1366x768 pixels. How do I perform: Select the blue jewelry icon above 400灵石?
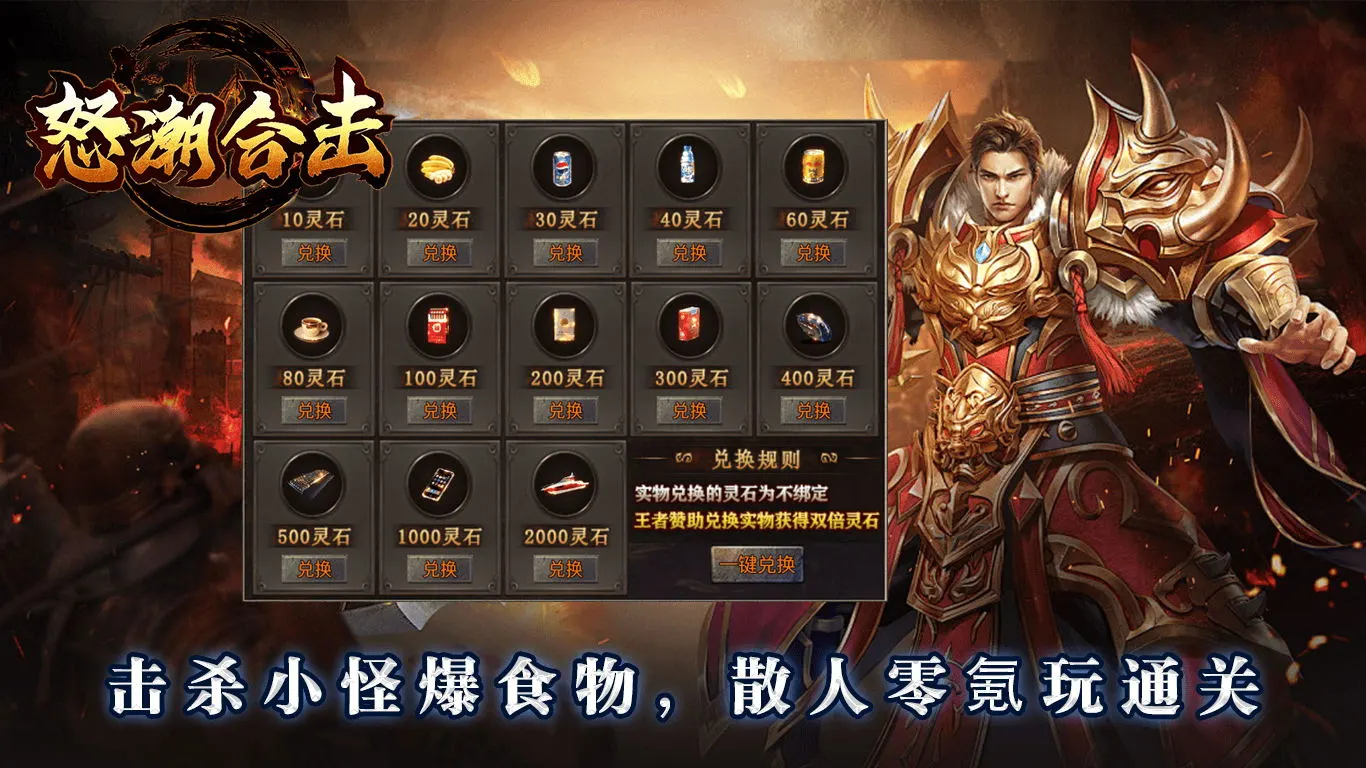click(x=811, y=328)
